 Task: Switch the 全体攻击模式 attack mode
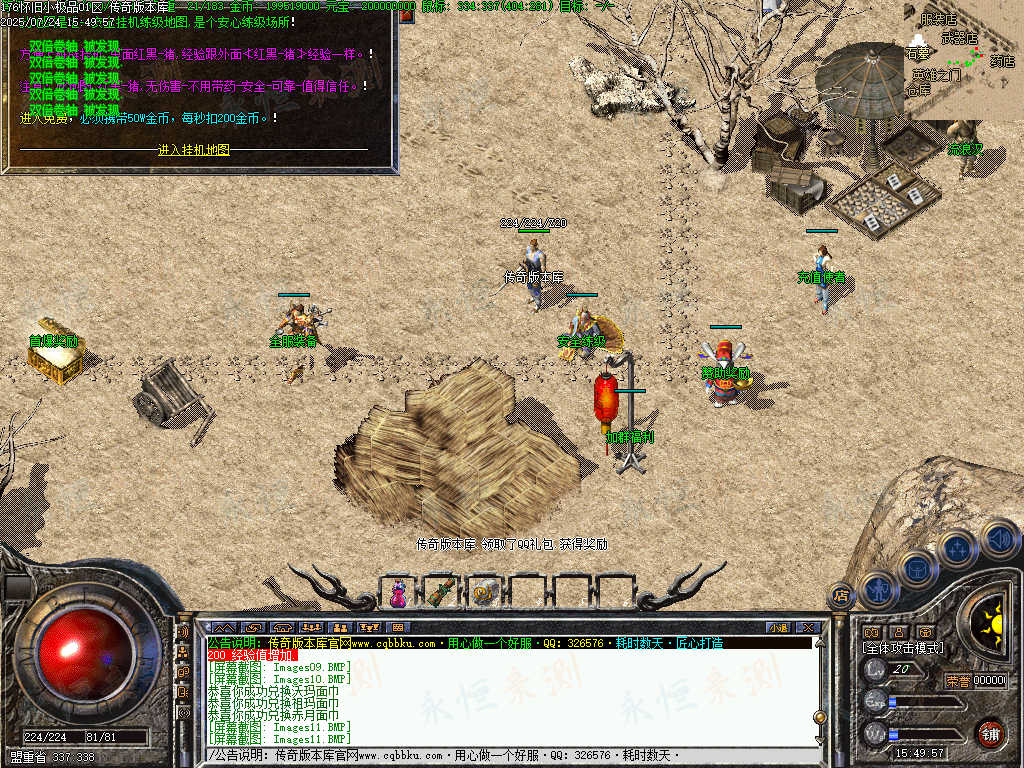coord(903,648)
